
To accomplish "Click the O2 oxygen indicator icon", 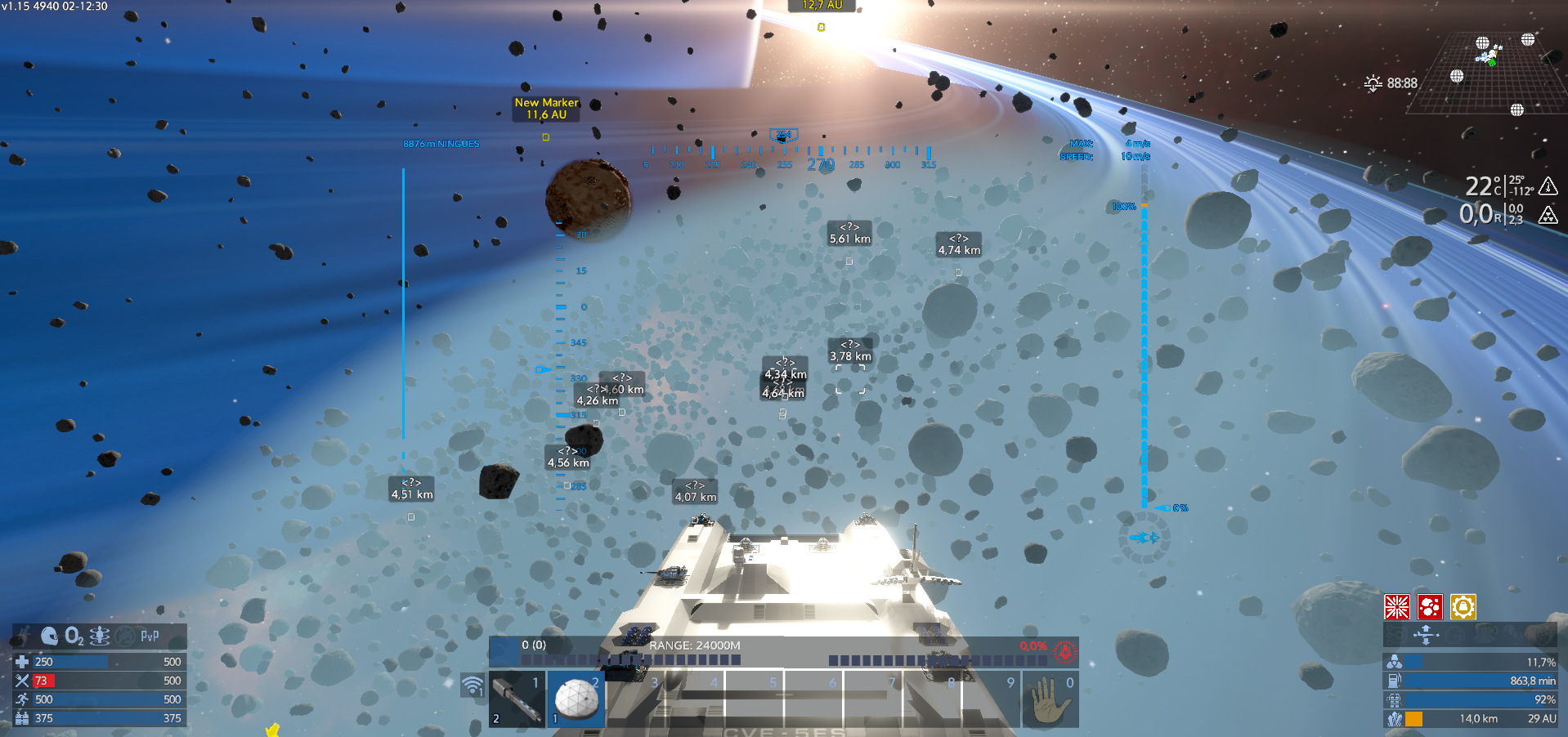I will (x=74, y=636).
